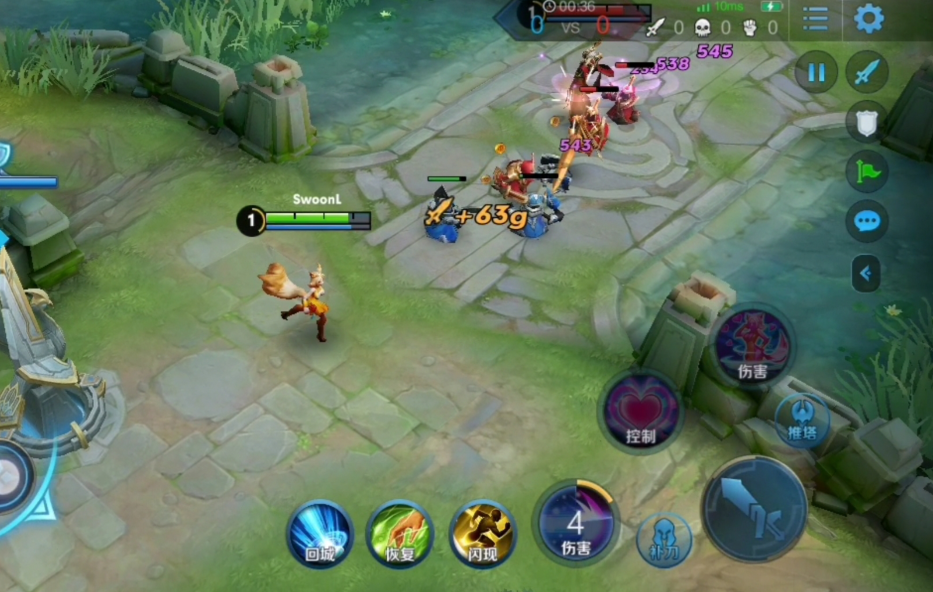Open the gear settings menu

[868, 18]
